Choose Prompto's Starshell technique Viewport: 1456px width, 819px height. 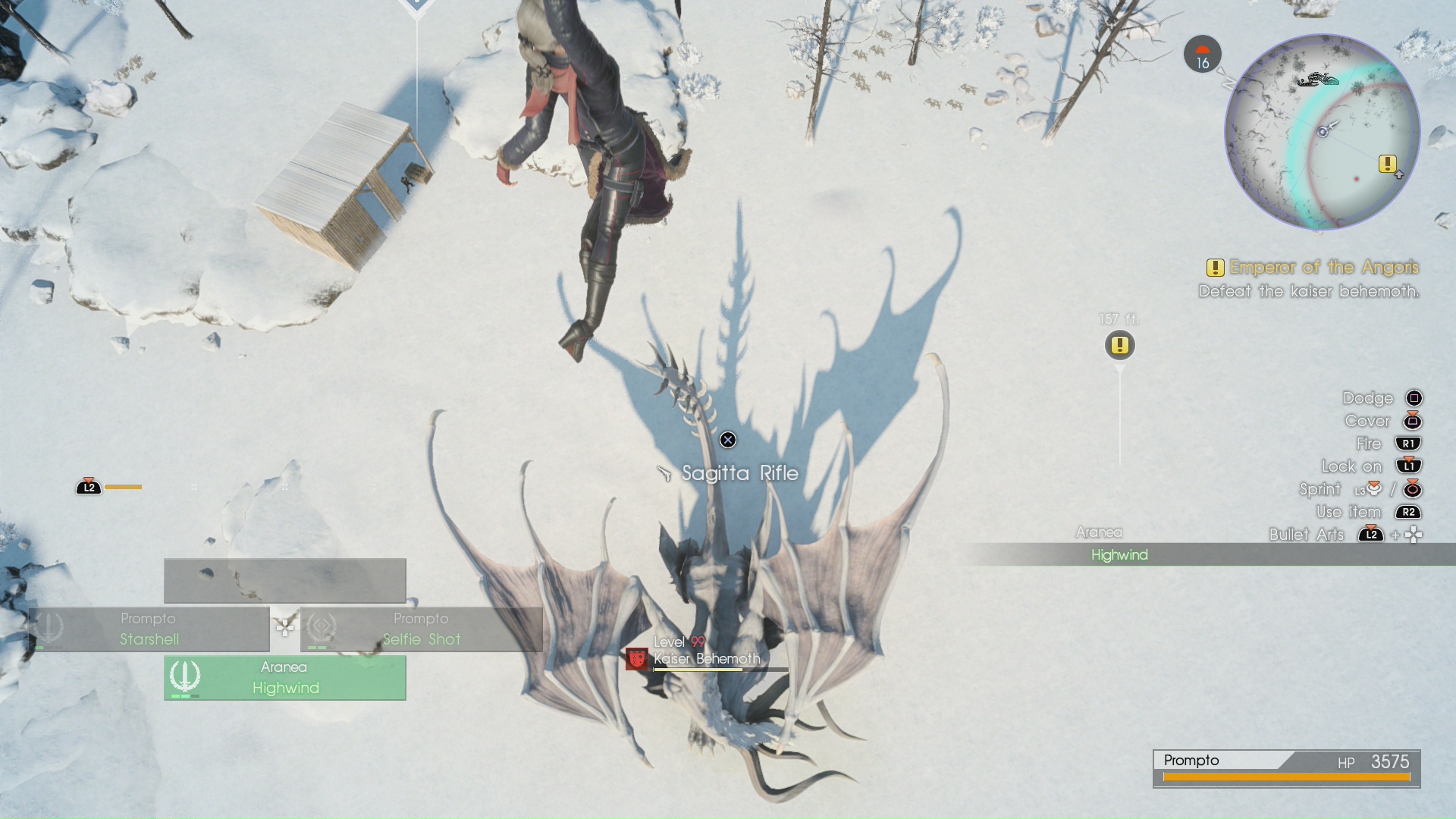pos(149,629)
